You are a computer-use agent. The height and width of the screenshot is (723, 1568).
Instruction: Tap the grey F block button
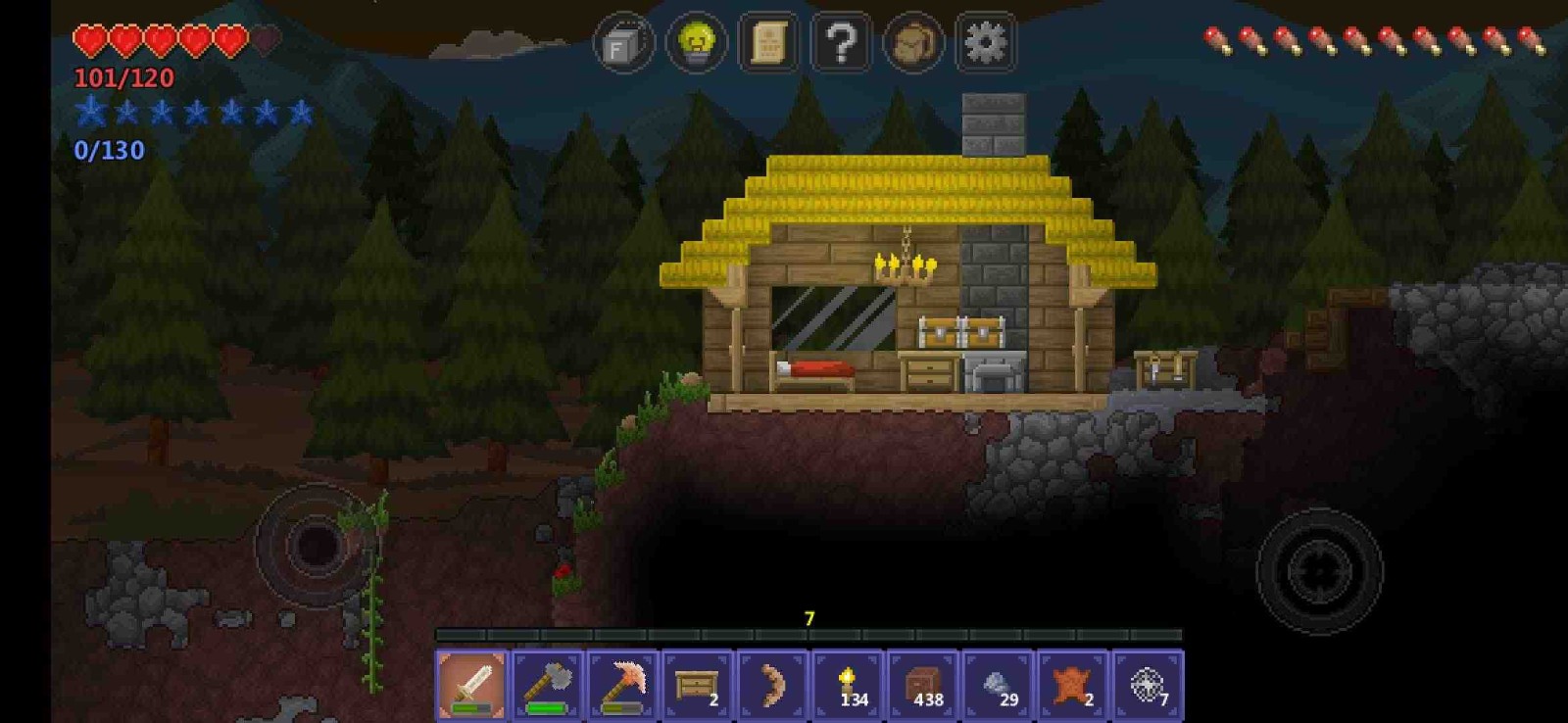click(x=623, y=43)
